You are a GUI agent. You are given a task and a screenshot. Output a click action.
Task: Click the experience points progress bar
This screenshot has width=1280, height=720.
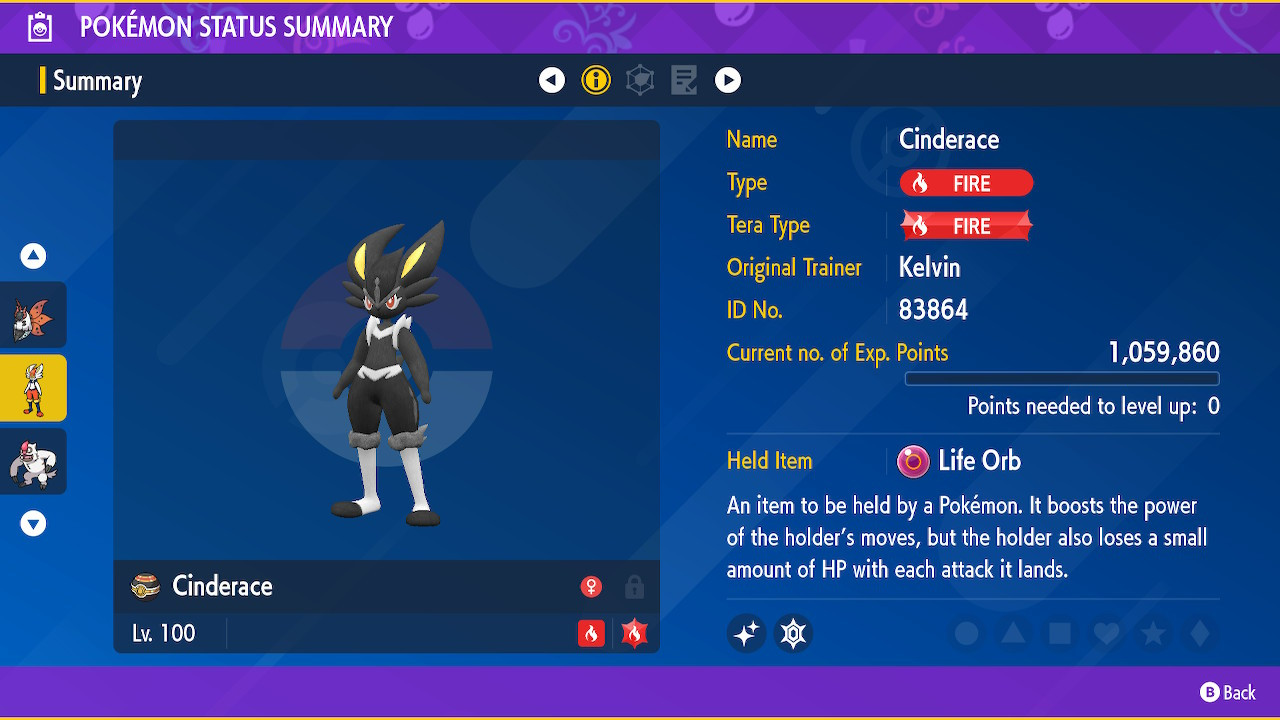tap(1062, 378)
